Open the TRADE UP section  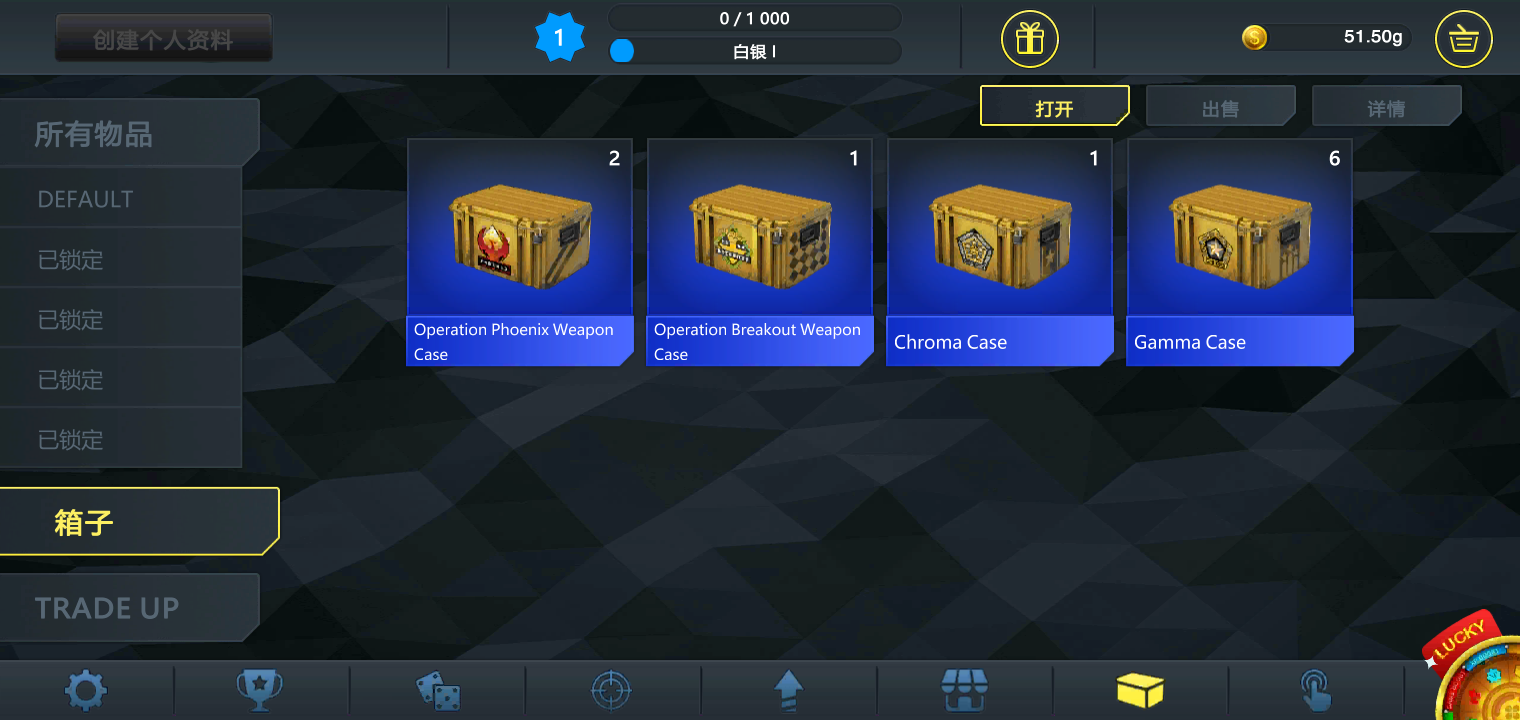[106, 607]
